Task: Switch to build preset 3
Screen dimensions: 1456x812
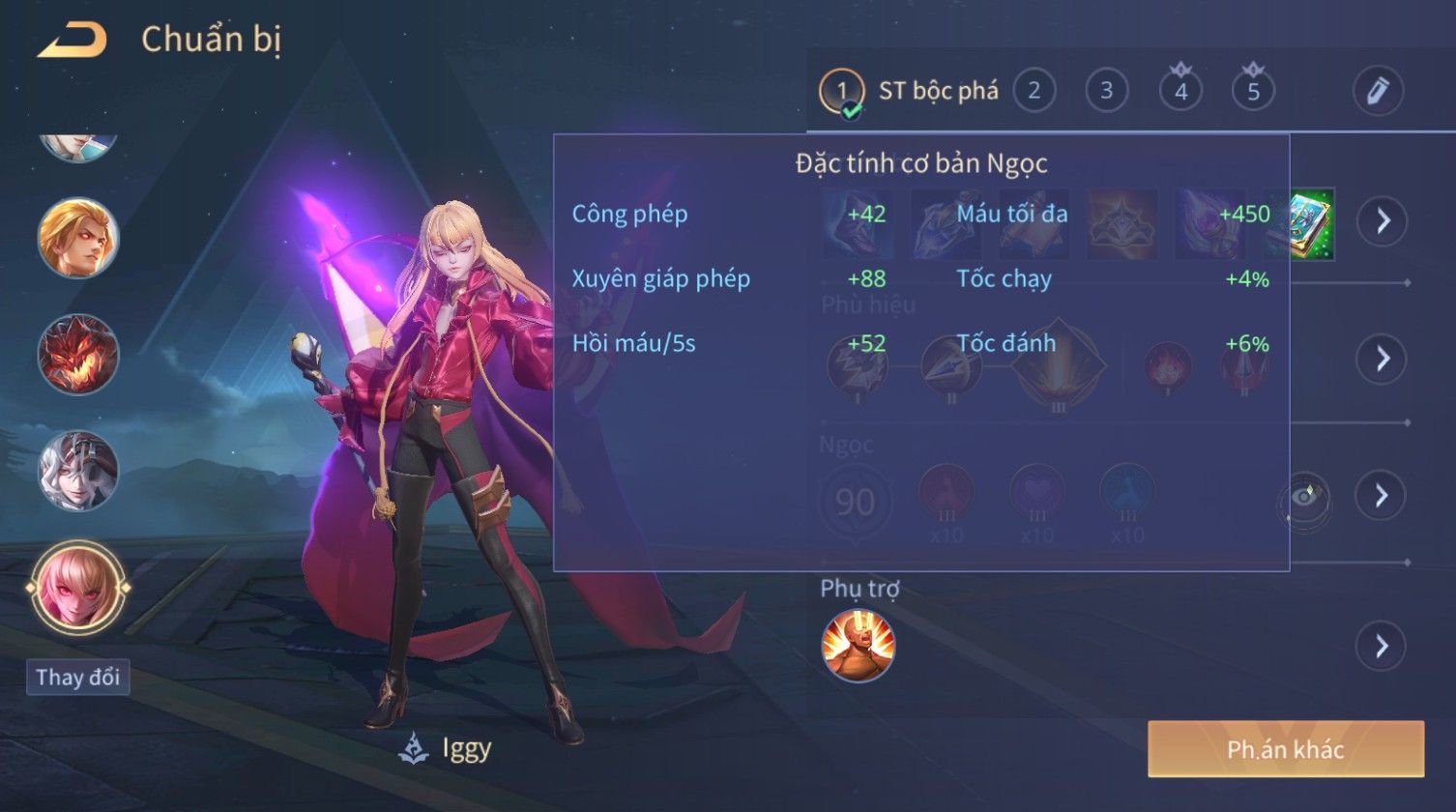Action: (x=1106, y=92)
